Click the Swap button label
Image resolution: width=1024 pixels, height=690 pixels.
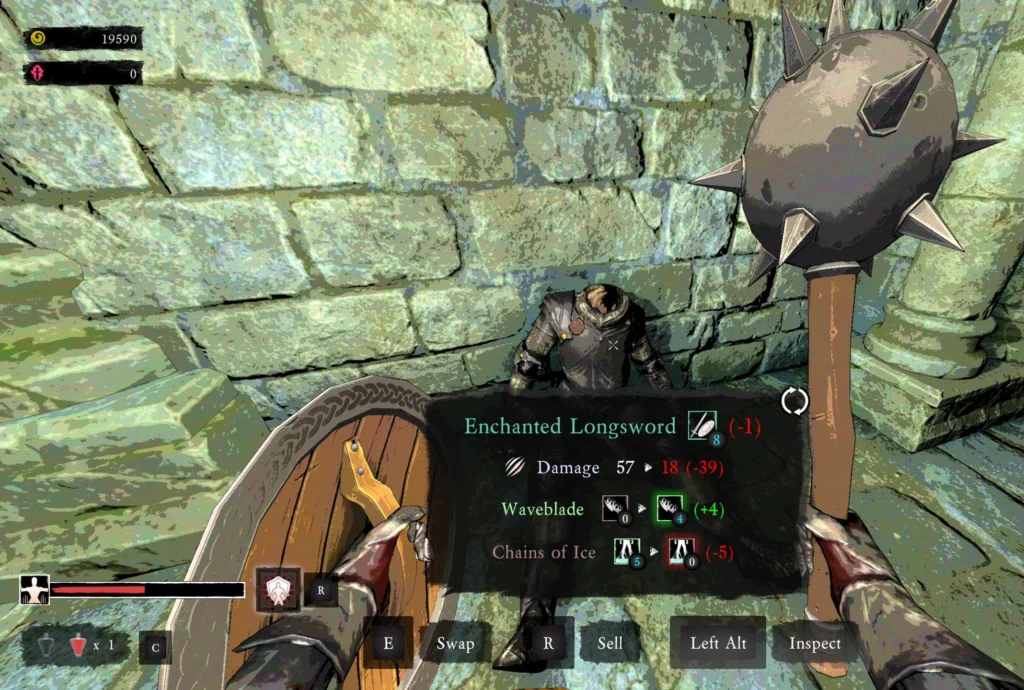(455, 643)
